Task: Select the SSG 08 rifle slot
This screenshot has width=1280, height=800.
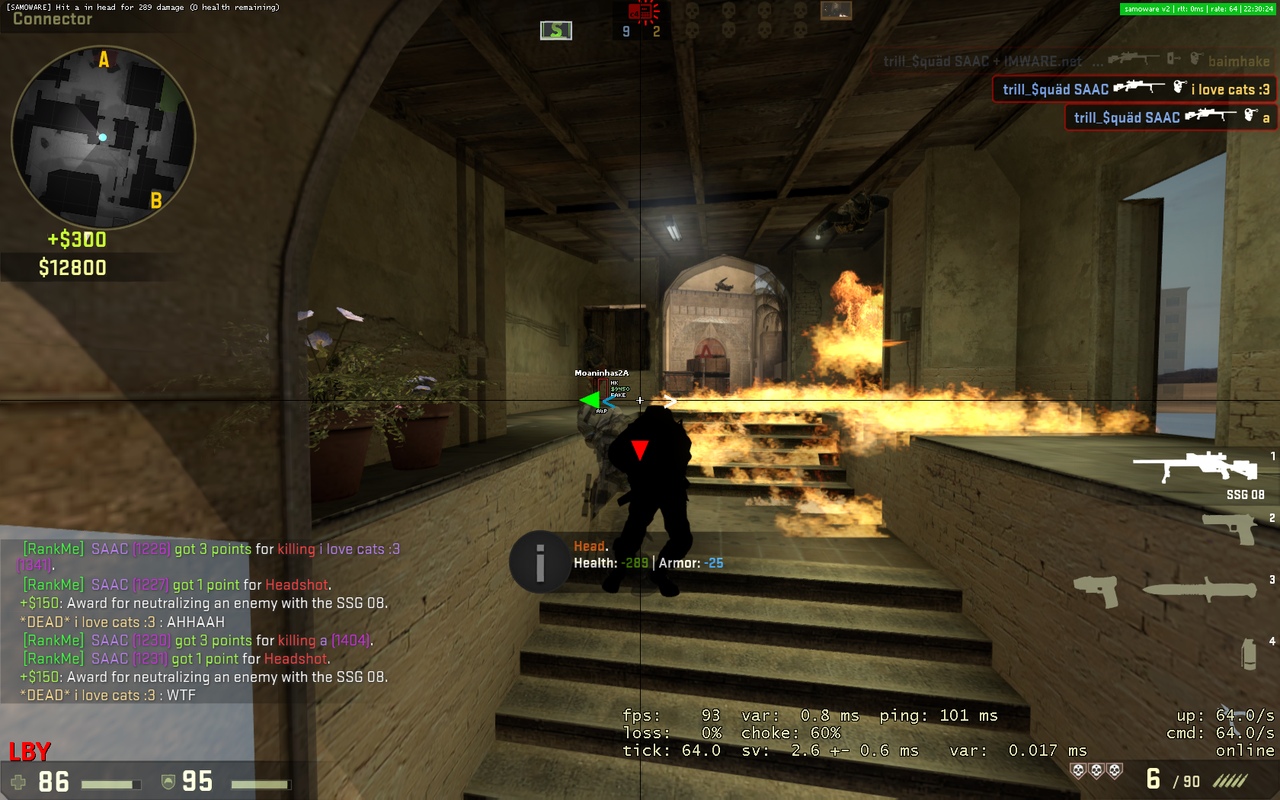Action: (x=1195, y=468)
